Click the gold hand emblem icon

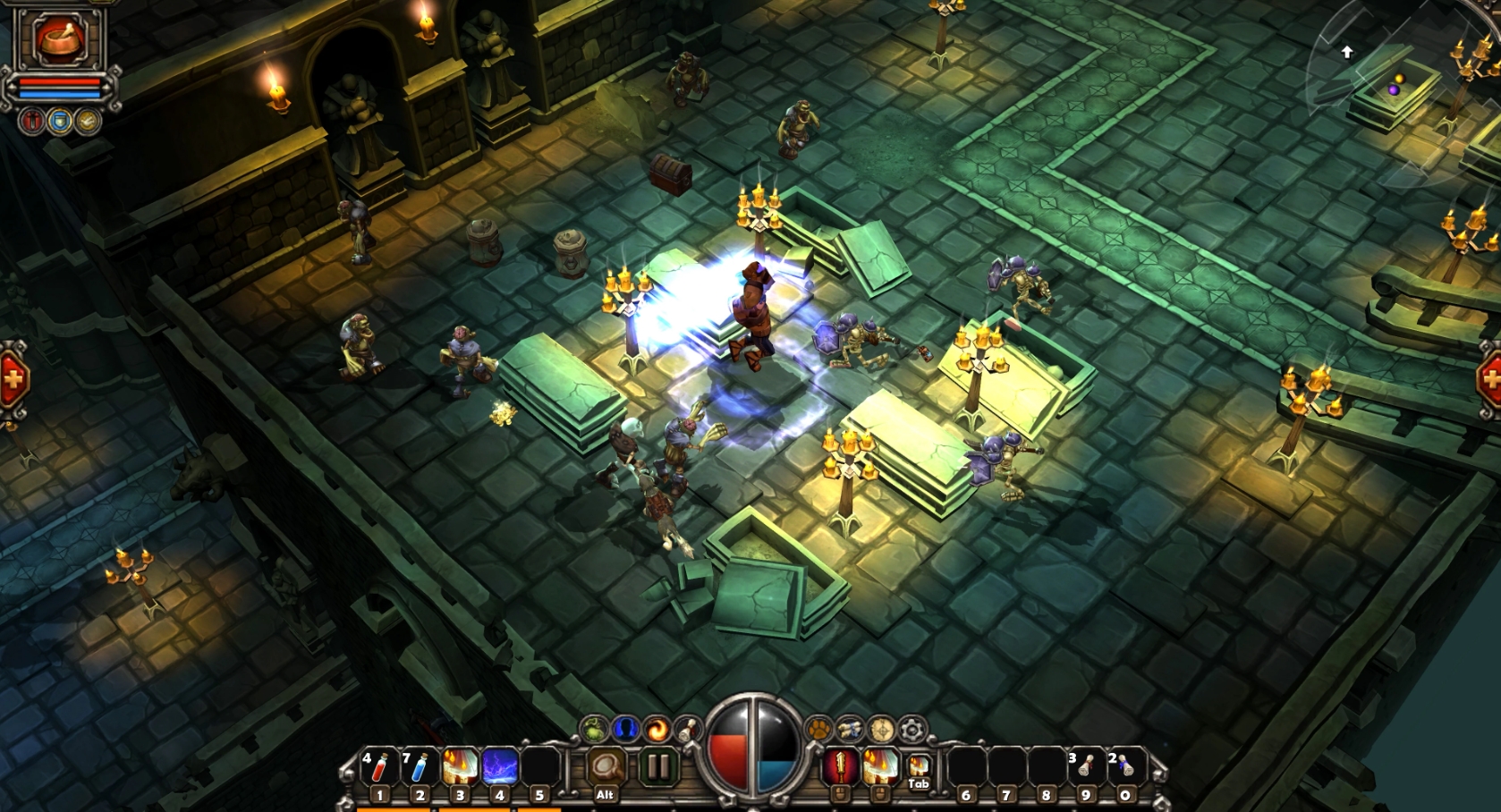click(x=88, y=121)
